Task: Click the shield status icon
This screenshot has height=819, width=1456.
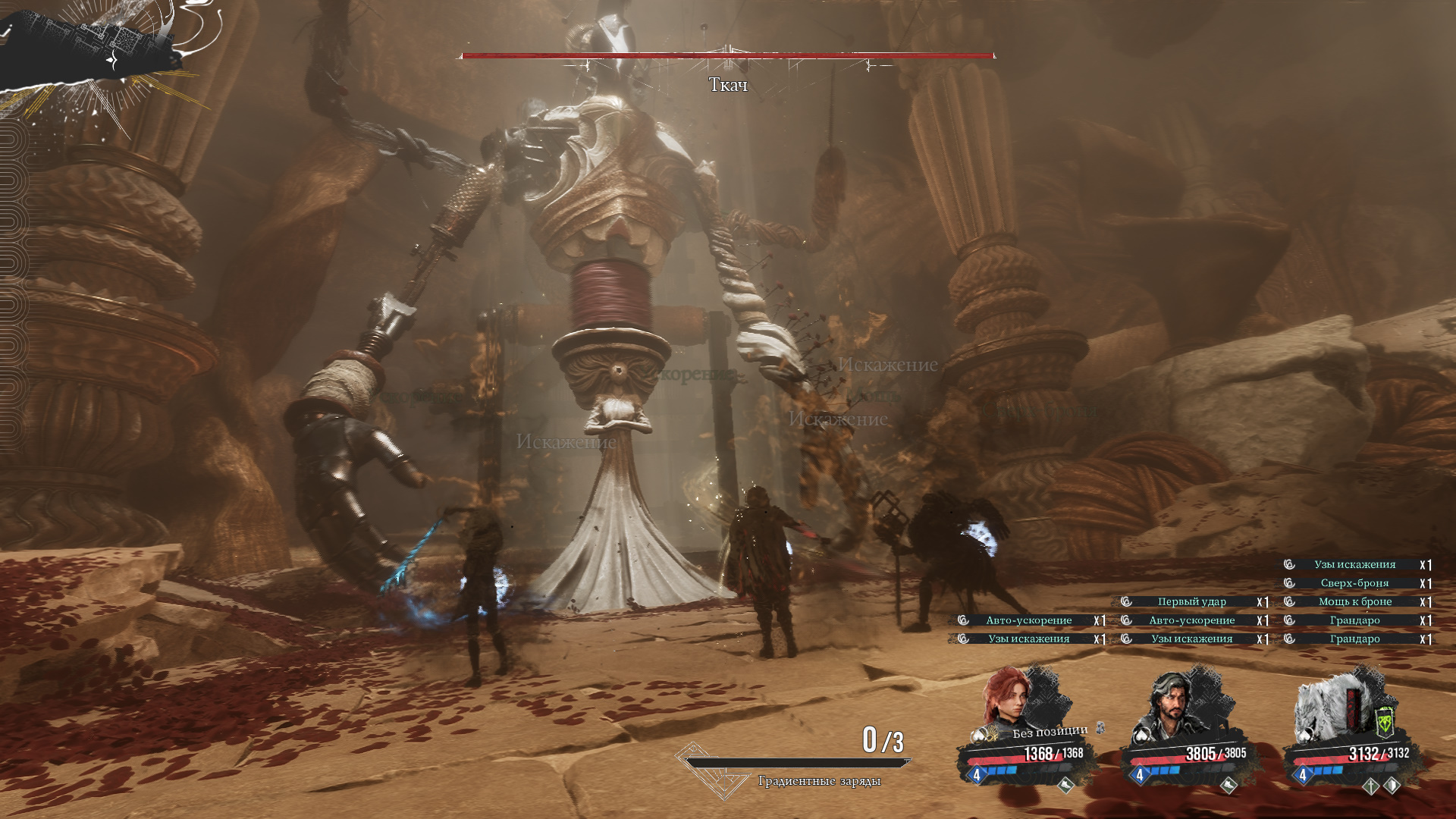Action: [x=1392, y=786]
